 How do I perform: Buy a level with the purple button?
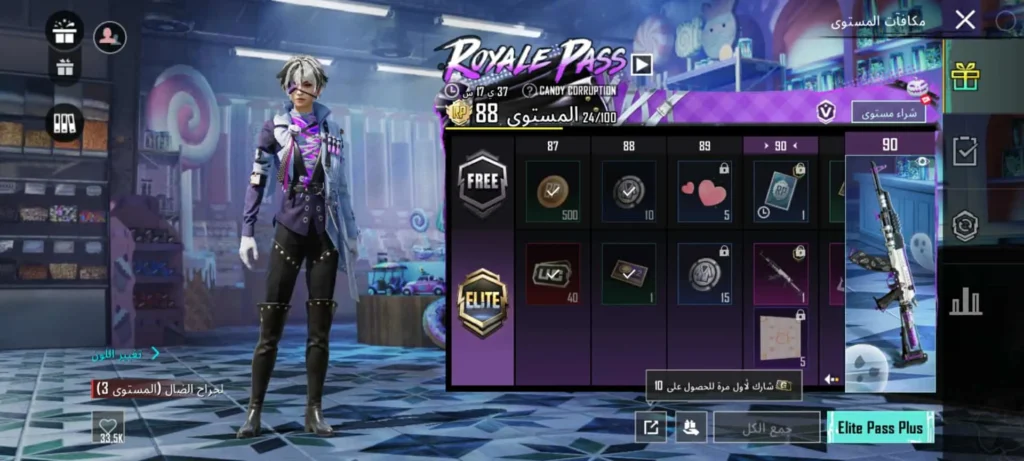(888, 112)
